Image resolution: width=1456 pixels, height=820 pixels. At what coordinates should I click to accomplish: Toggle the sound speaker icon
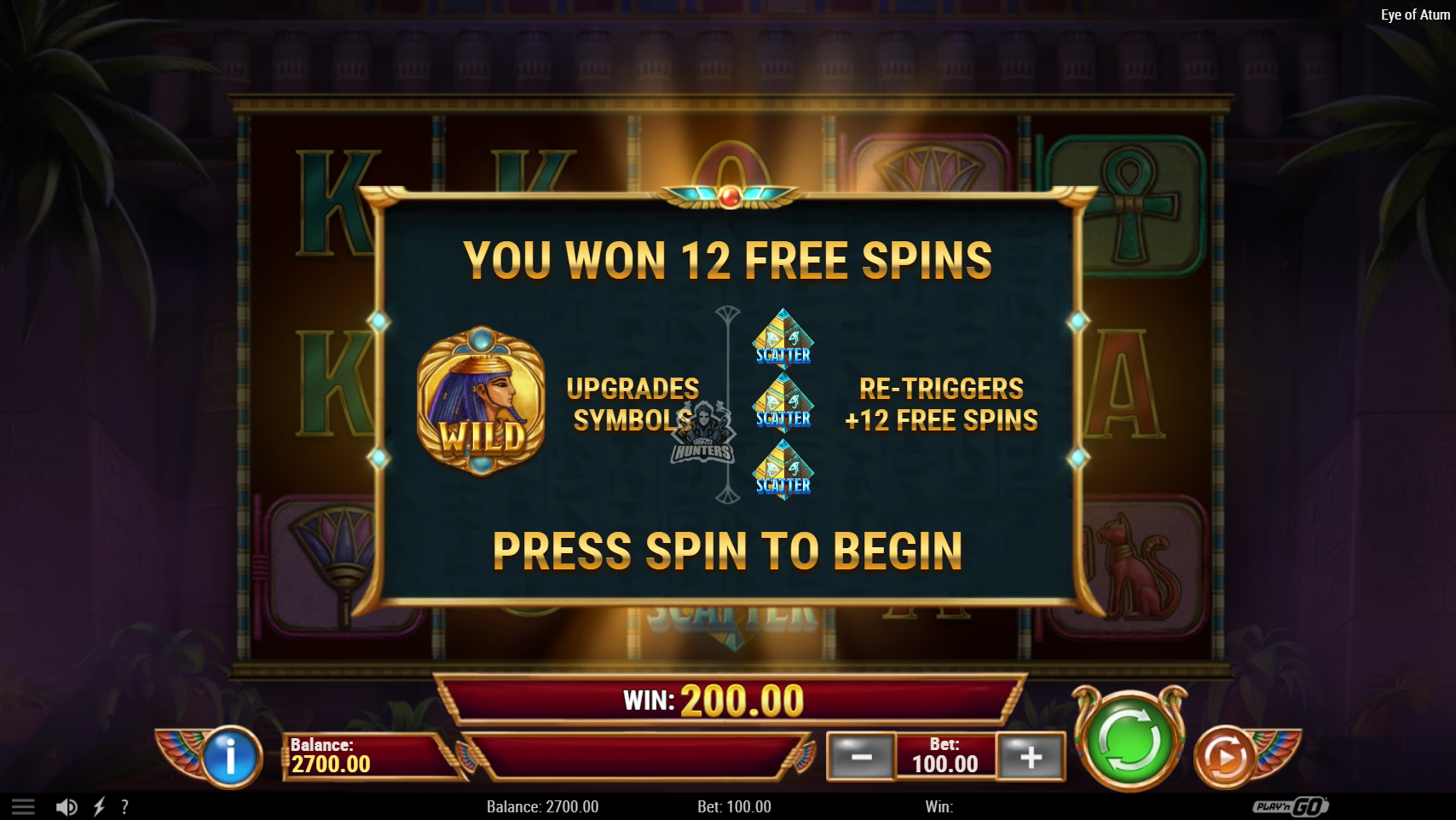(x=66, y=806)
